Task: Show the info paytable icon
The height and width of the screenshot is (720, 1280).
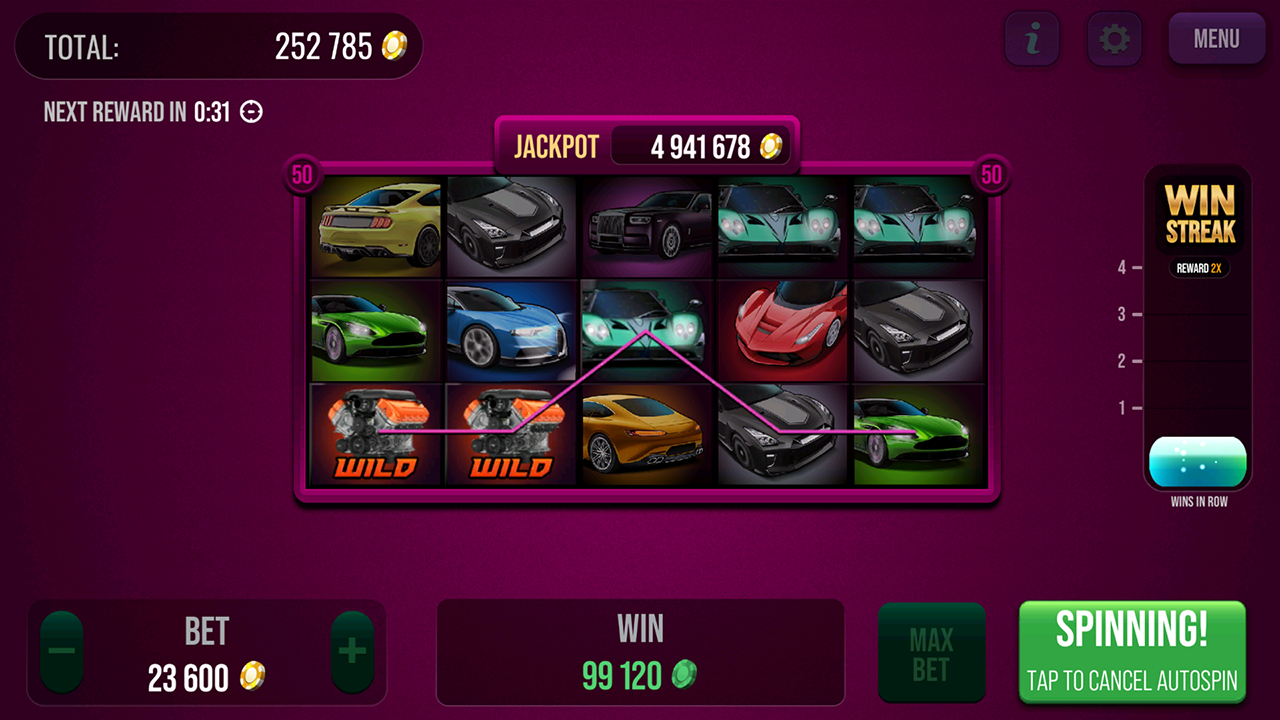Action: coord(1032,40)
